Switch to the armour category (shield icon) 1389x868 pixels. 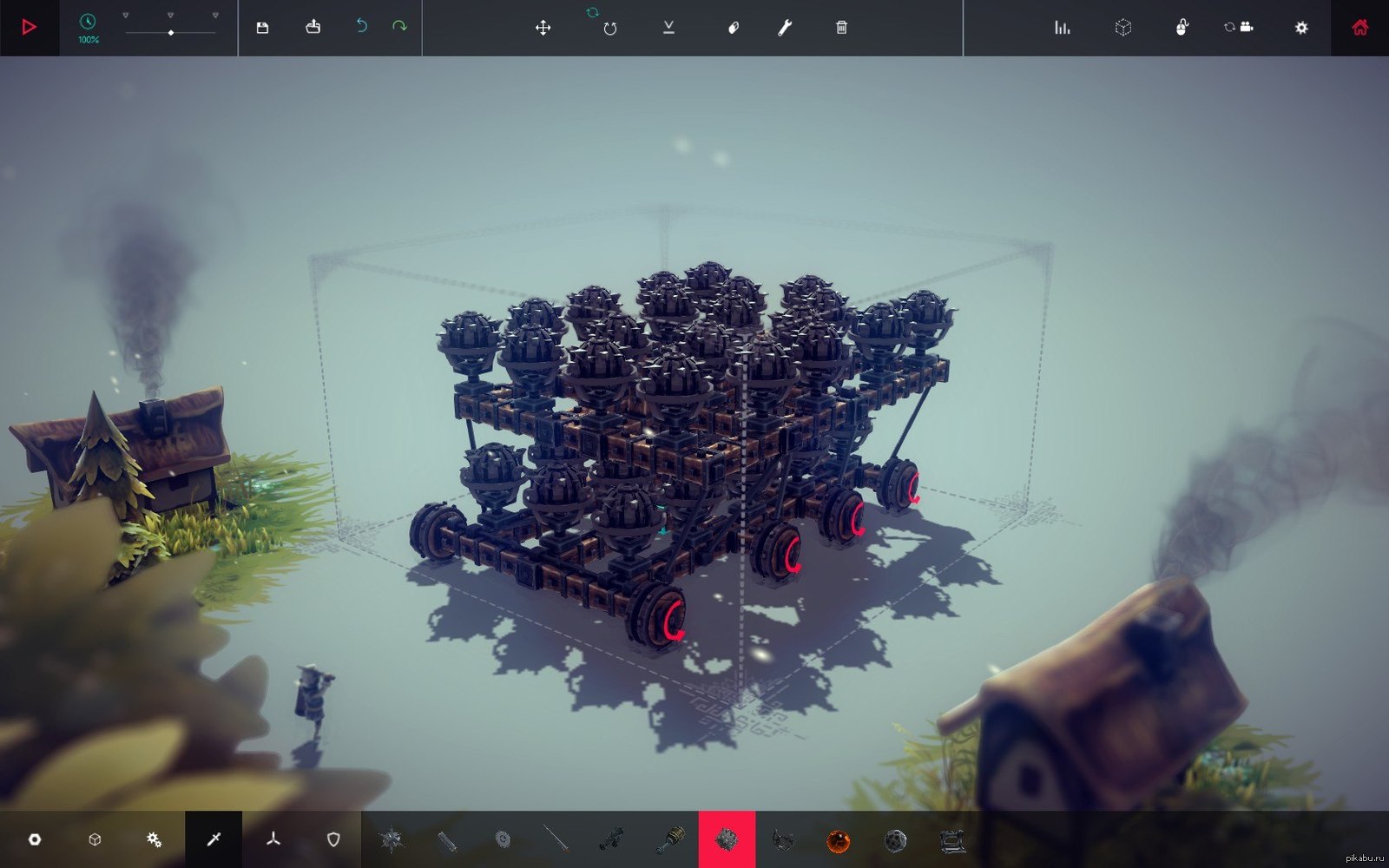pos(333,839)
